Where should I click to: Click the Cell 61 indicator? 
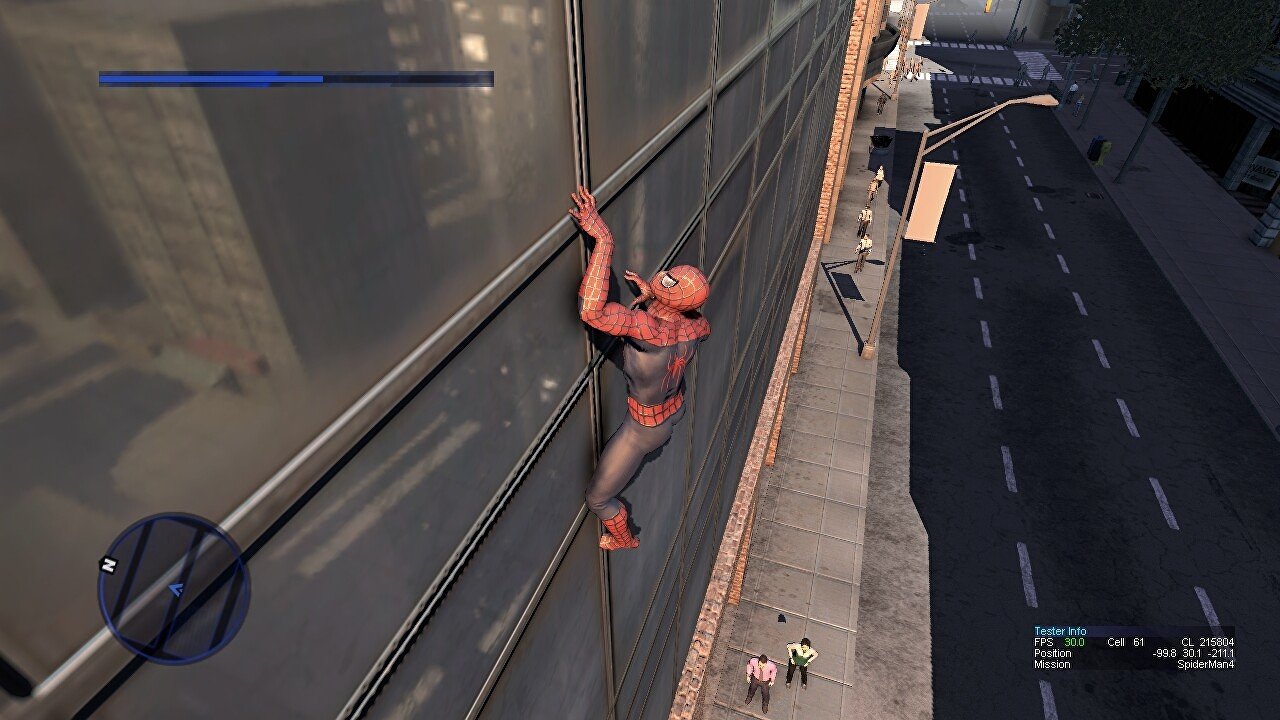[1126, 643]
